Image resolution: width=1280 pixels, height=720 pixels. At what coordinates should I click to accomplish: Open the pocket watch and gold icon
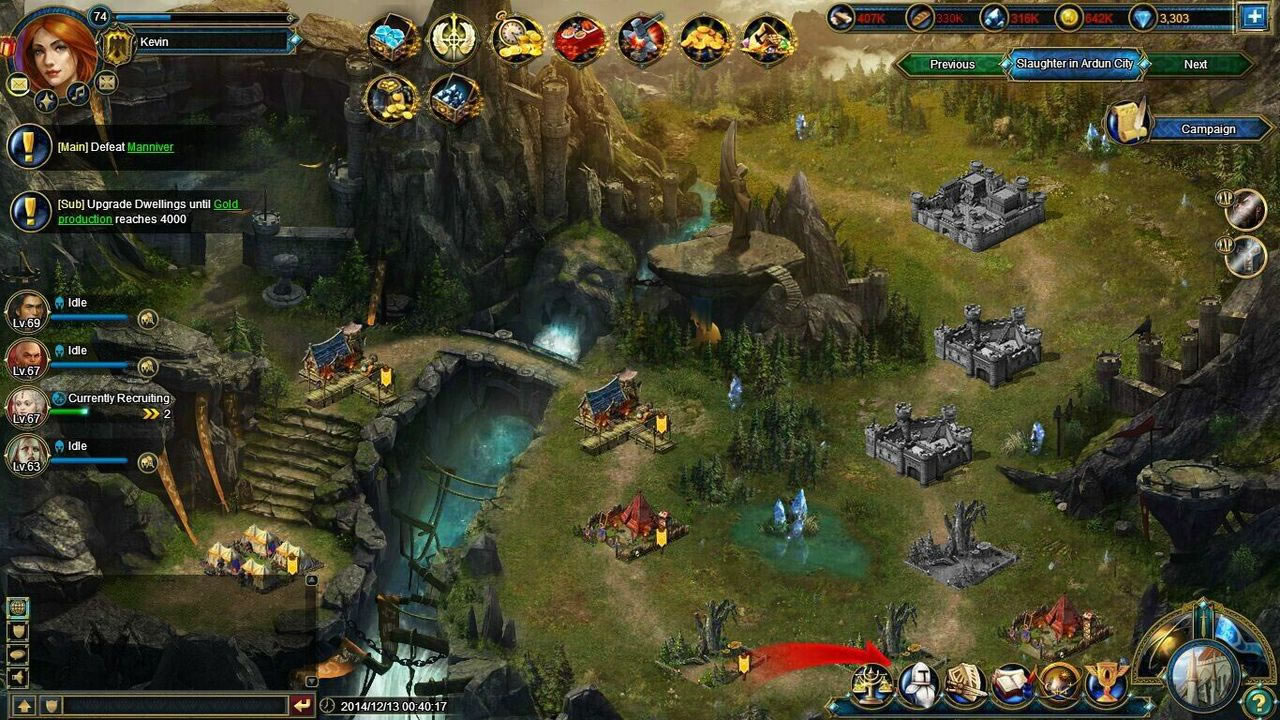pos(517,39)
